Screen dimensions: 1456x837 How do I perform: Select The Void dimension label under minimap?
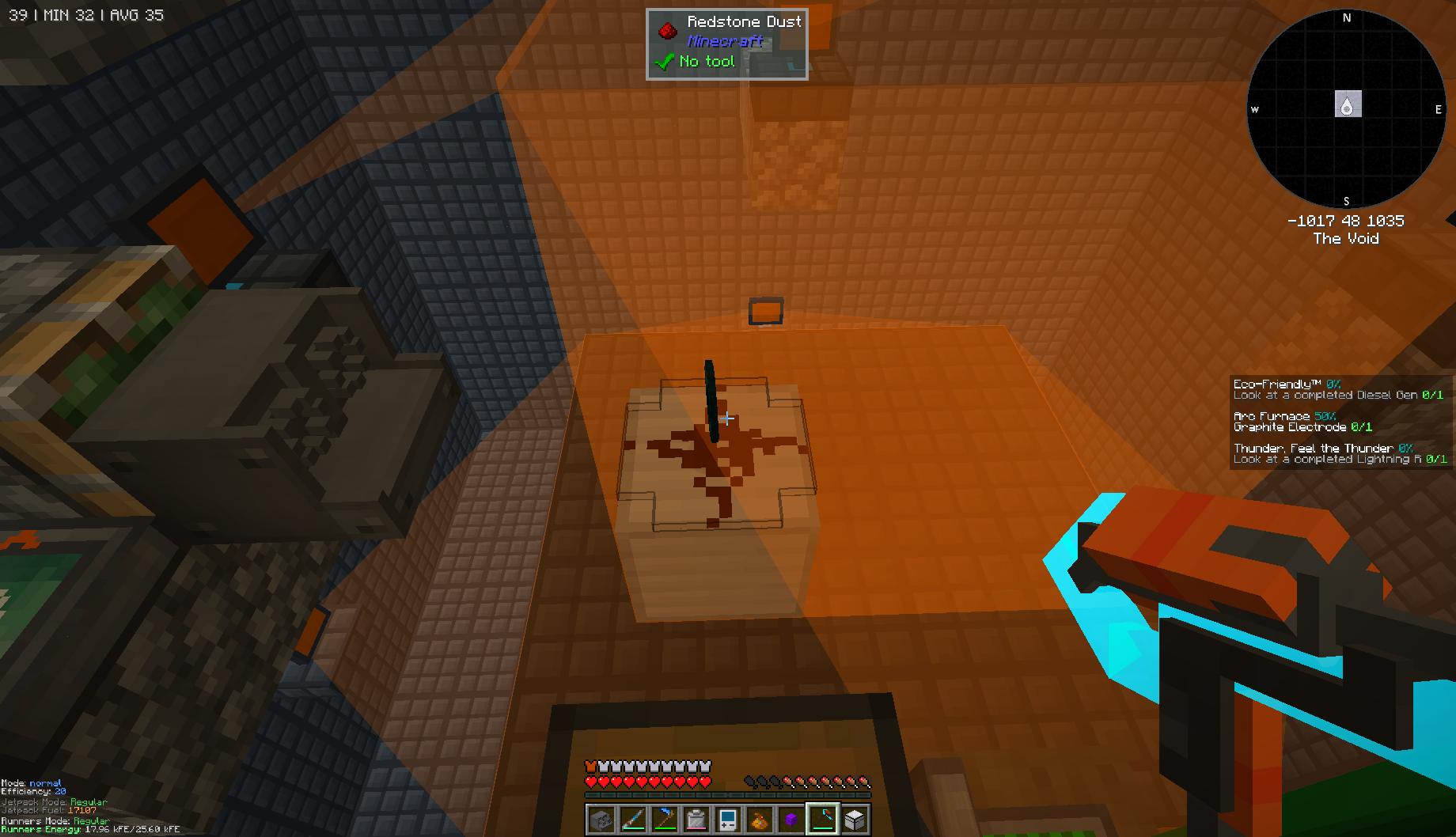1347,238
